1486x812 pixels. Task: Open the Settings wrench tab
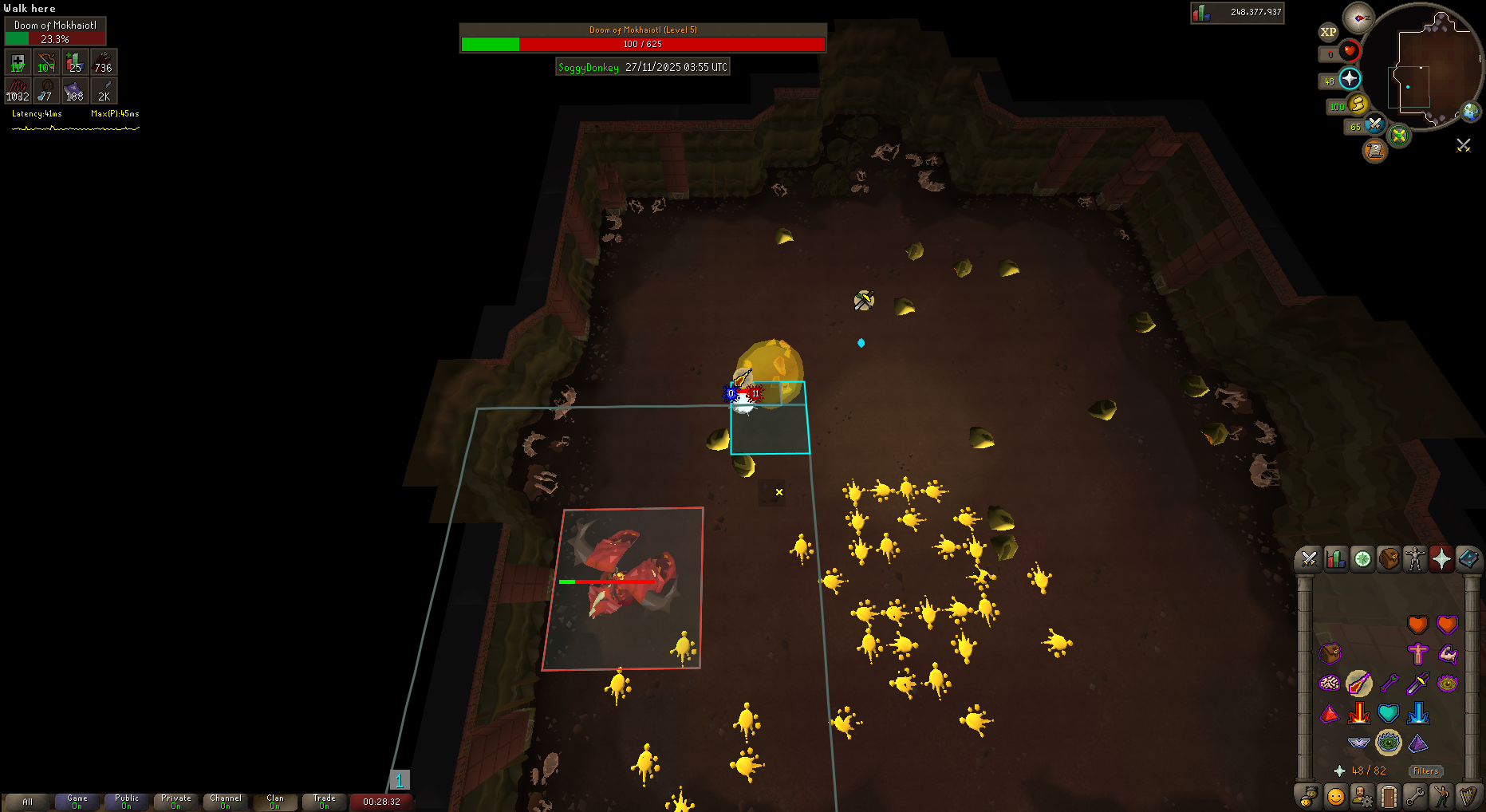pyautogui.click(x=1415, y=796)
